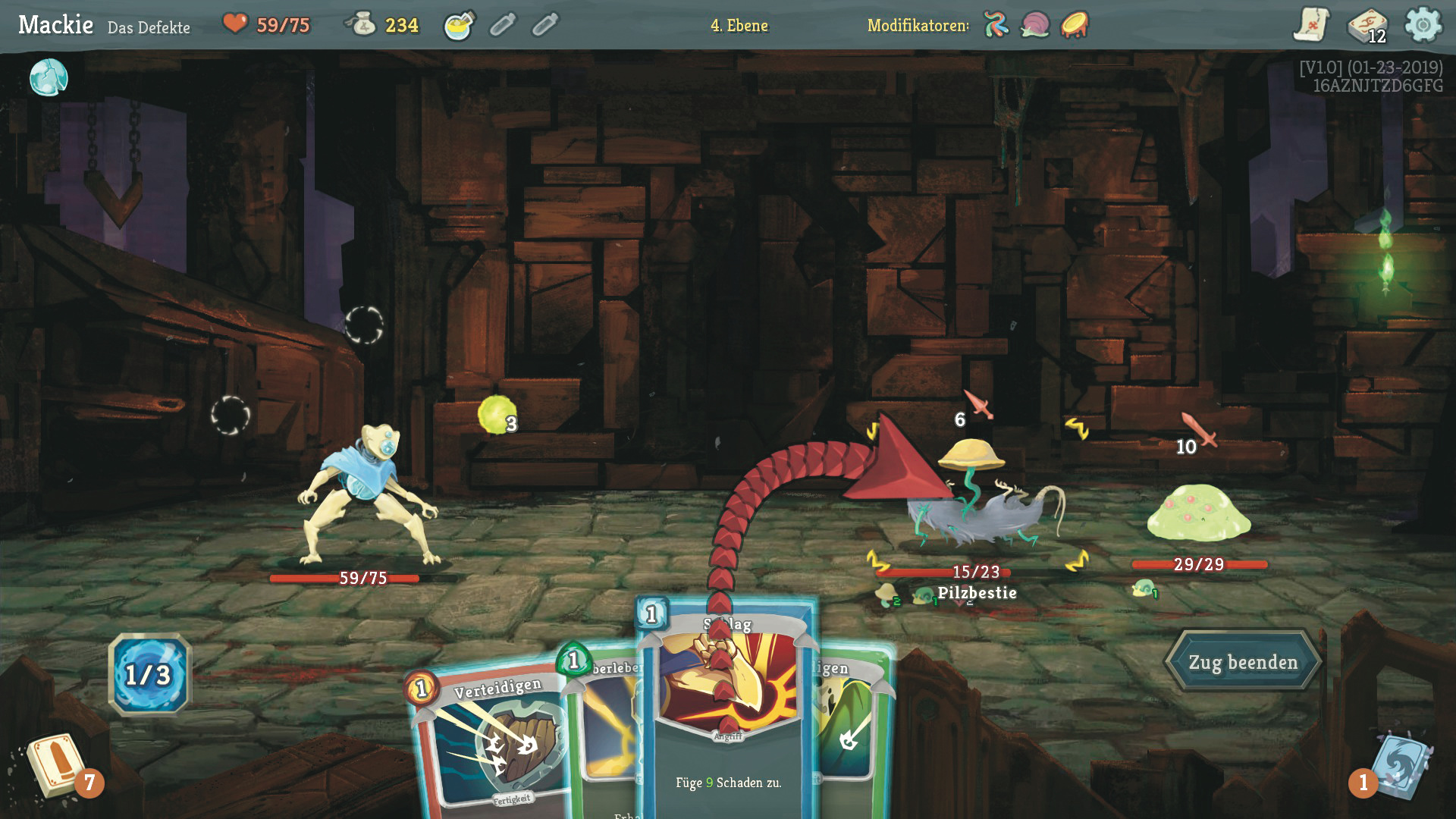Click the energy orb showing 1/3

point(149,674)
